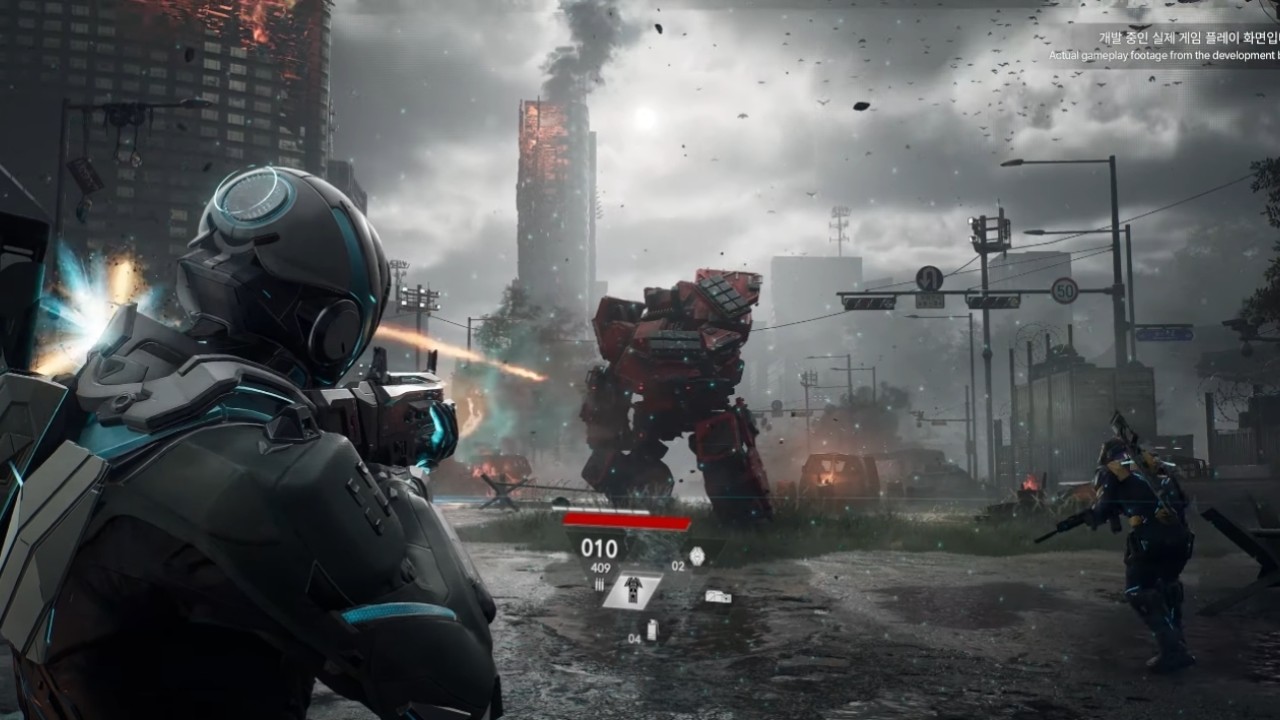The width and height of the screenshot is (1280, 720).
Task: Click the armor plate icon right of HUD
Action: tap(718, 596)
